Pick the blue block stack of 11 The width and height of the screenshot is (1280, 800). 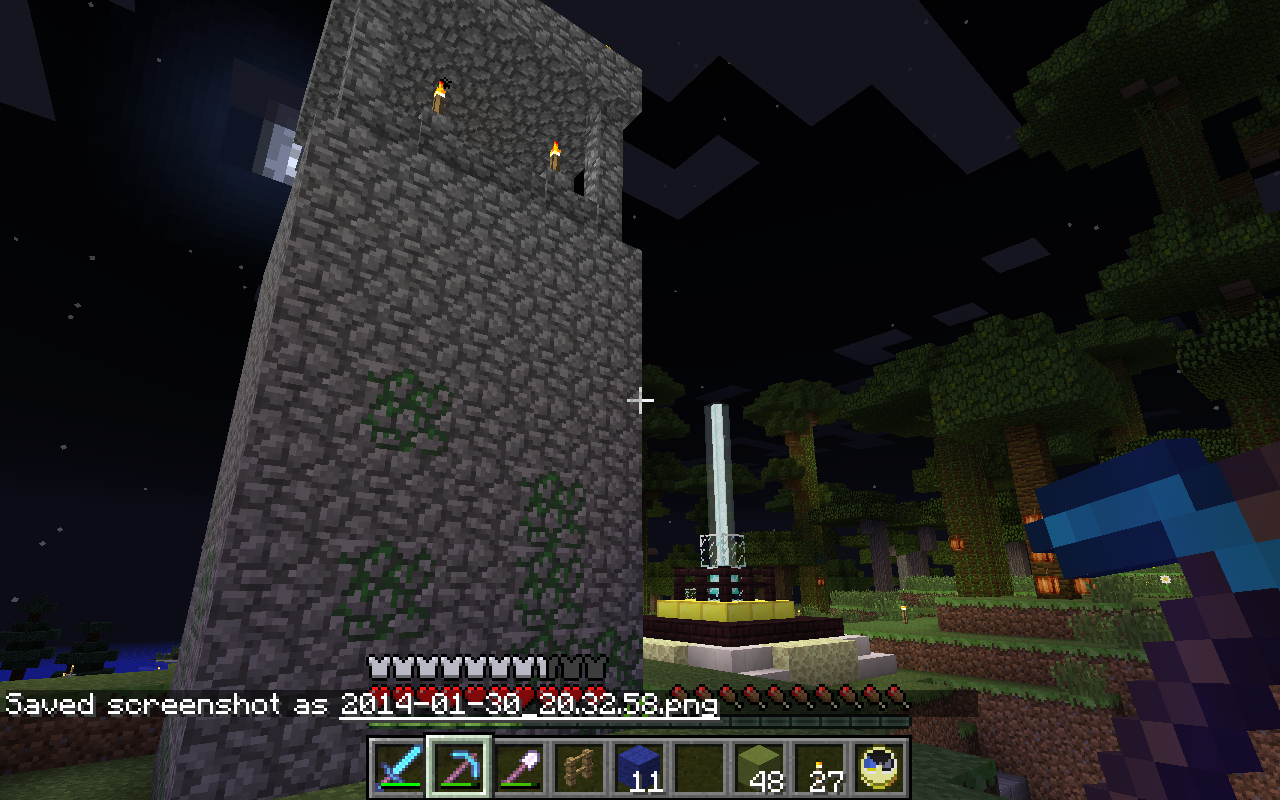click(639, 768)
